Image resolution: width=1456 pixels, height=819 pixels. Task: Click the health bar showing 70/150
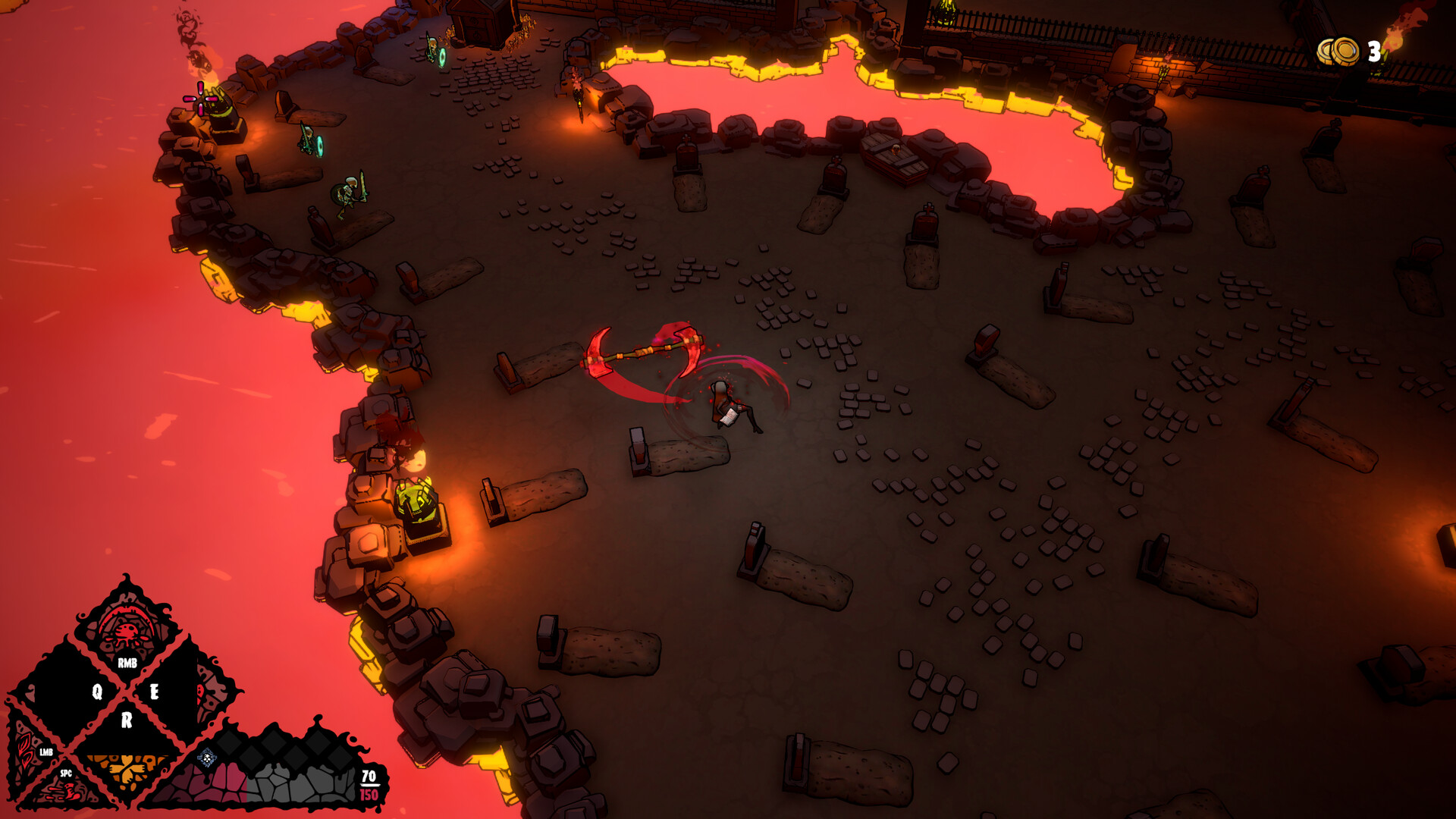[x=369, y=781]
